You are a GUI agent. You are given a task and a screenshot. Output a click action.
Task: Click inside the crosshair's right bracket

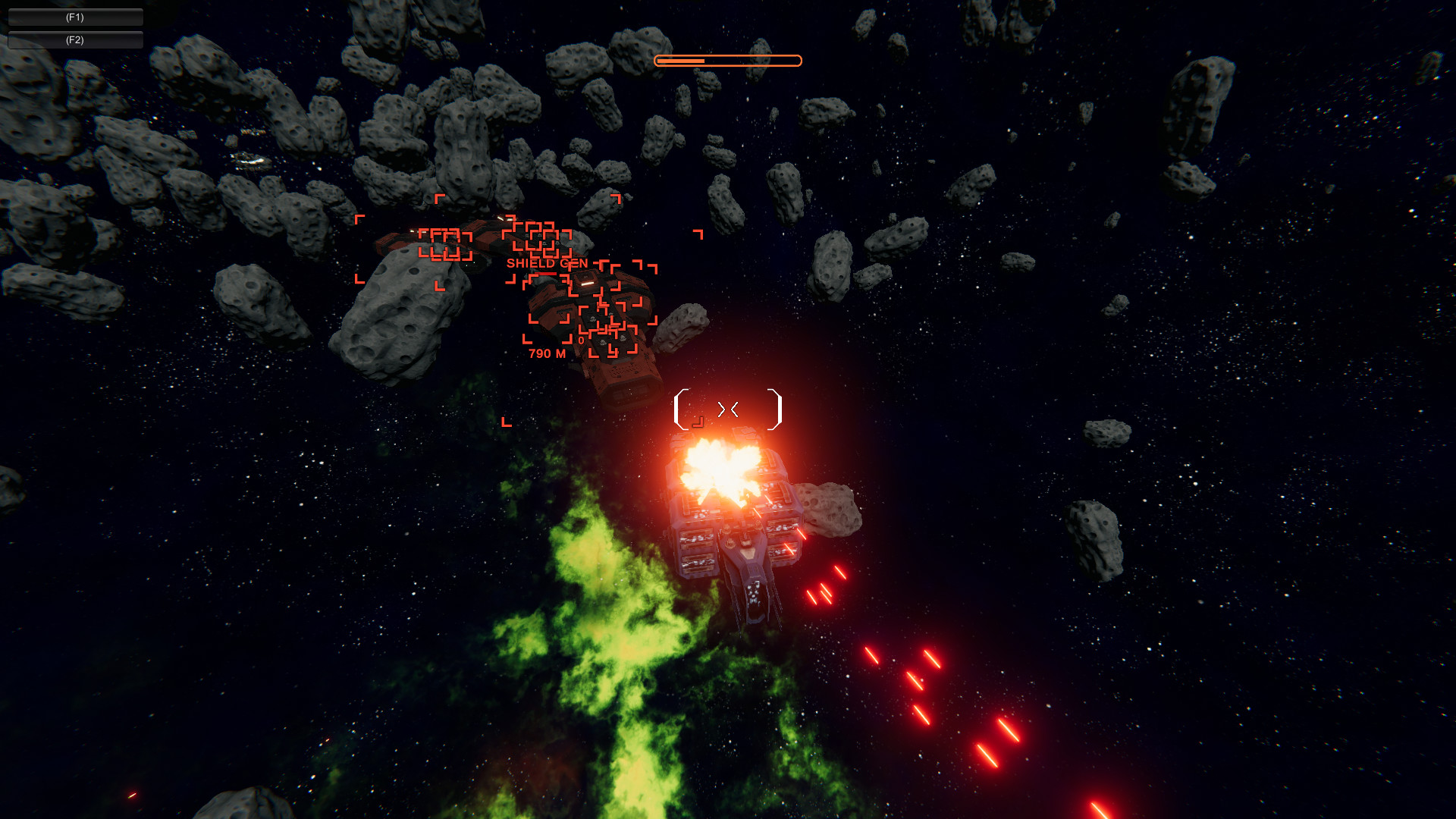773,409
